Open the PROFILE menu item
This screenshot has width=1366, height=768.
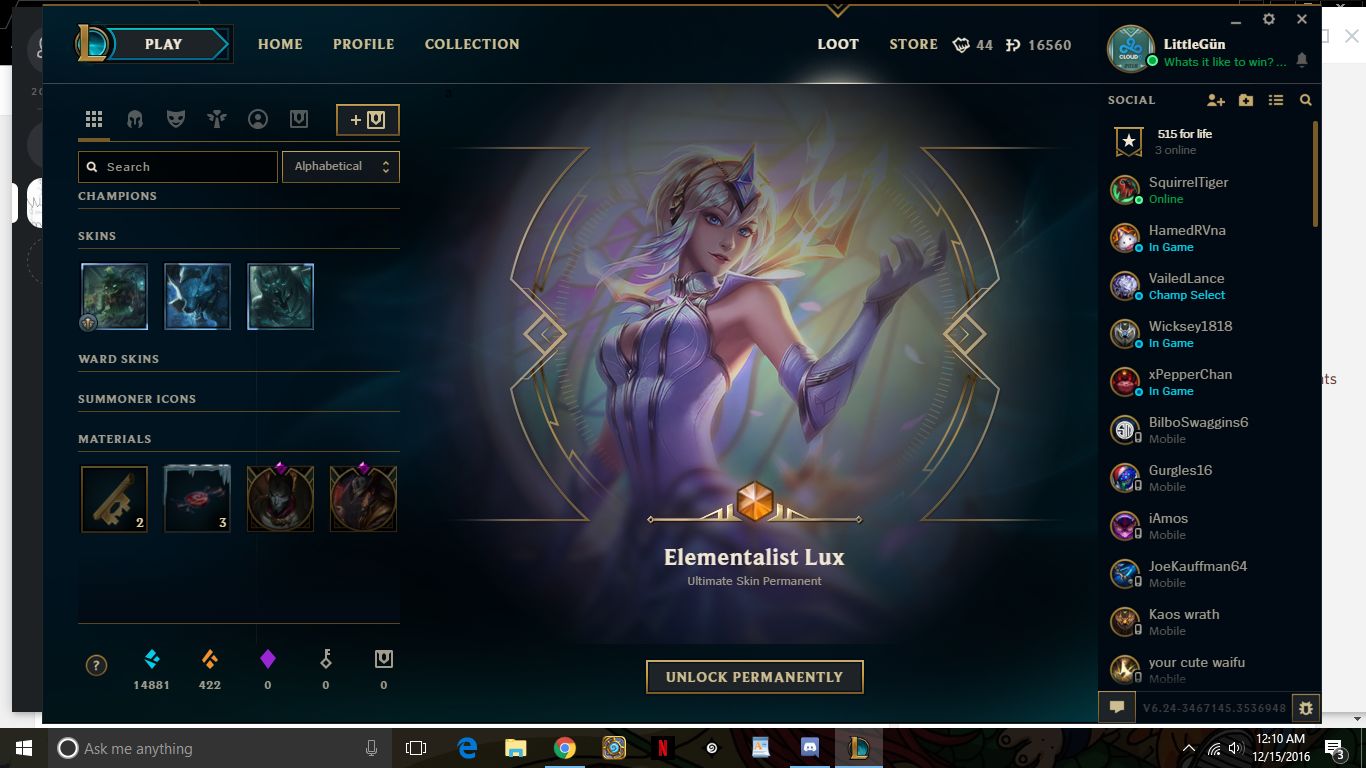click(363, 44)
